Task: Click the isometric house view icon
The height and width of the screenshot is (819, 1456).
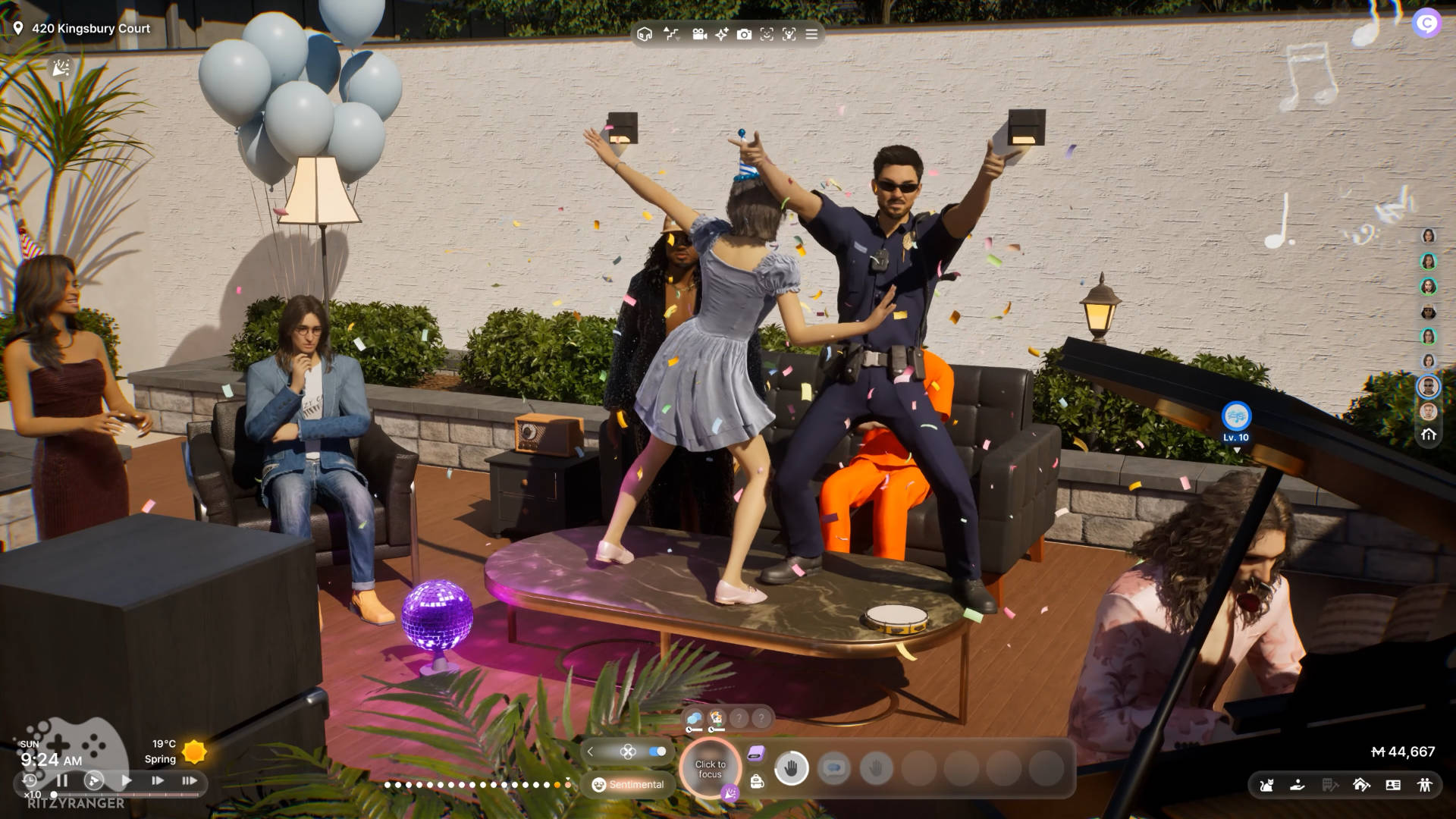Action: tap(645, 34)
